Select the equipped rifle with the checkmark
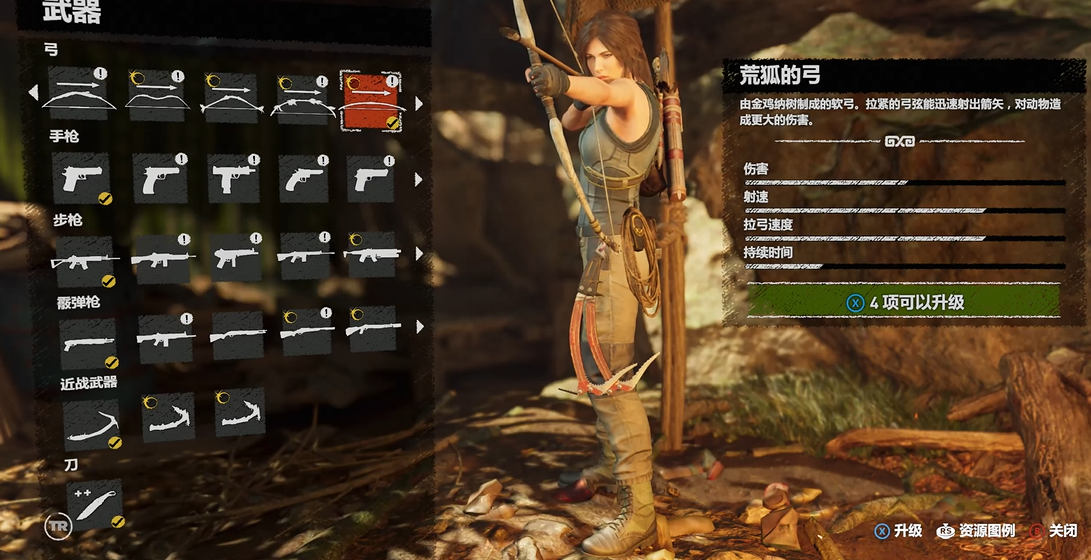 coord(84,260)
